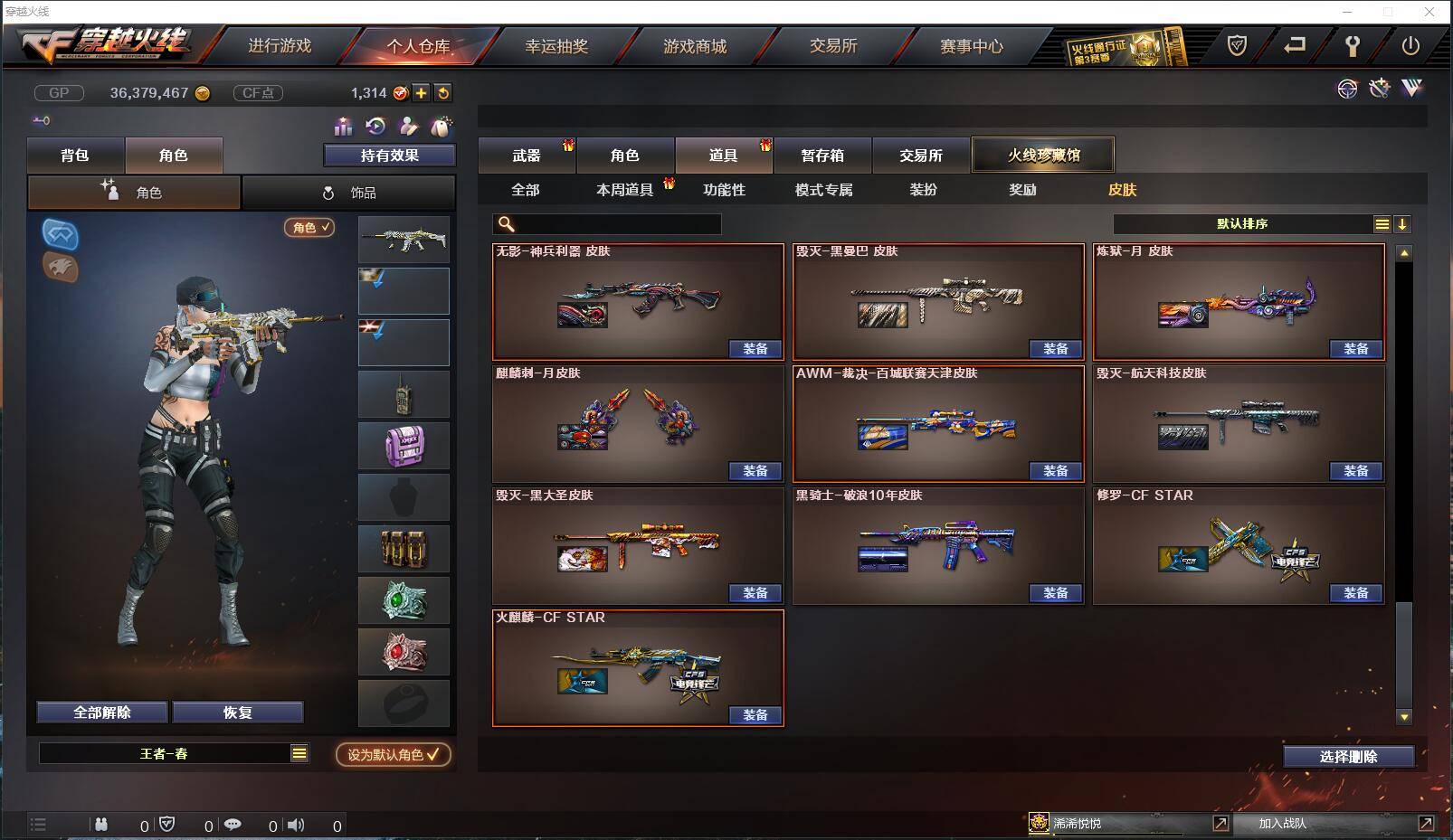Open the ranking statistics icon above 持有效果
1453x840 pixels.
click(x=342, y=127)
